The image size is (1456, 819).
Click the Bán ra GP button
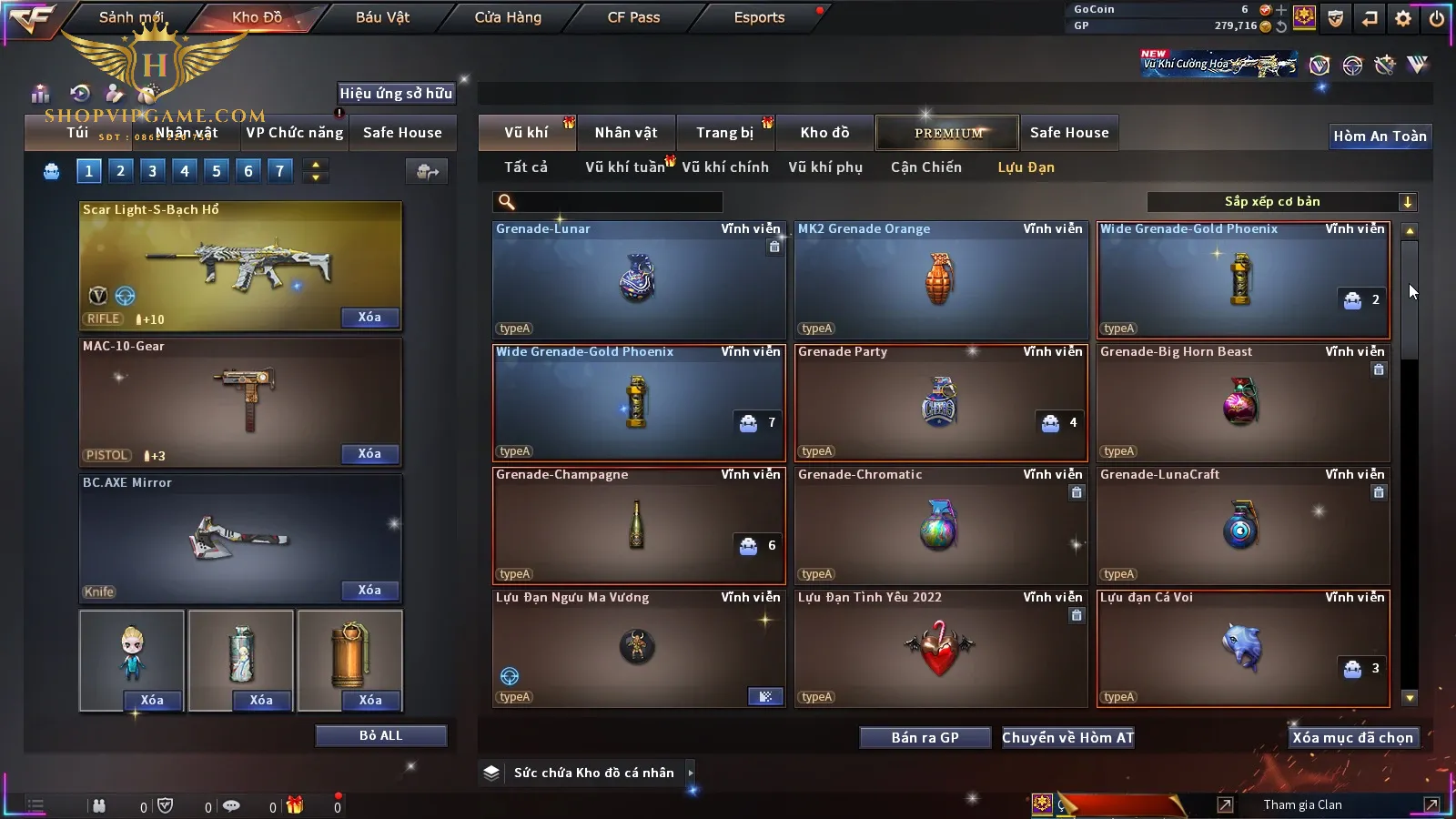tap(925, 737)
